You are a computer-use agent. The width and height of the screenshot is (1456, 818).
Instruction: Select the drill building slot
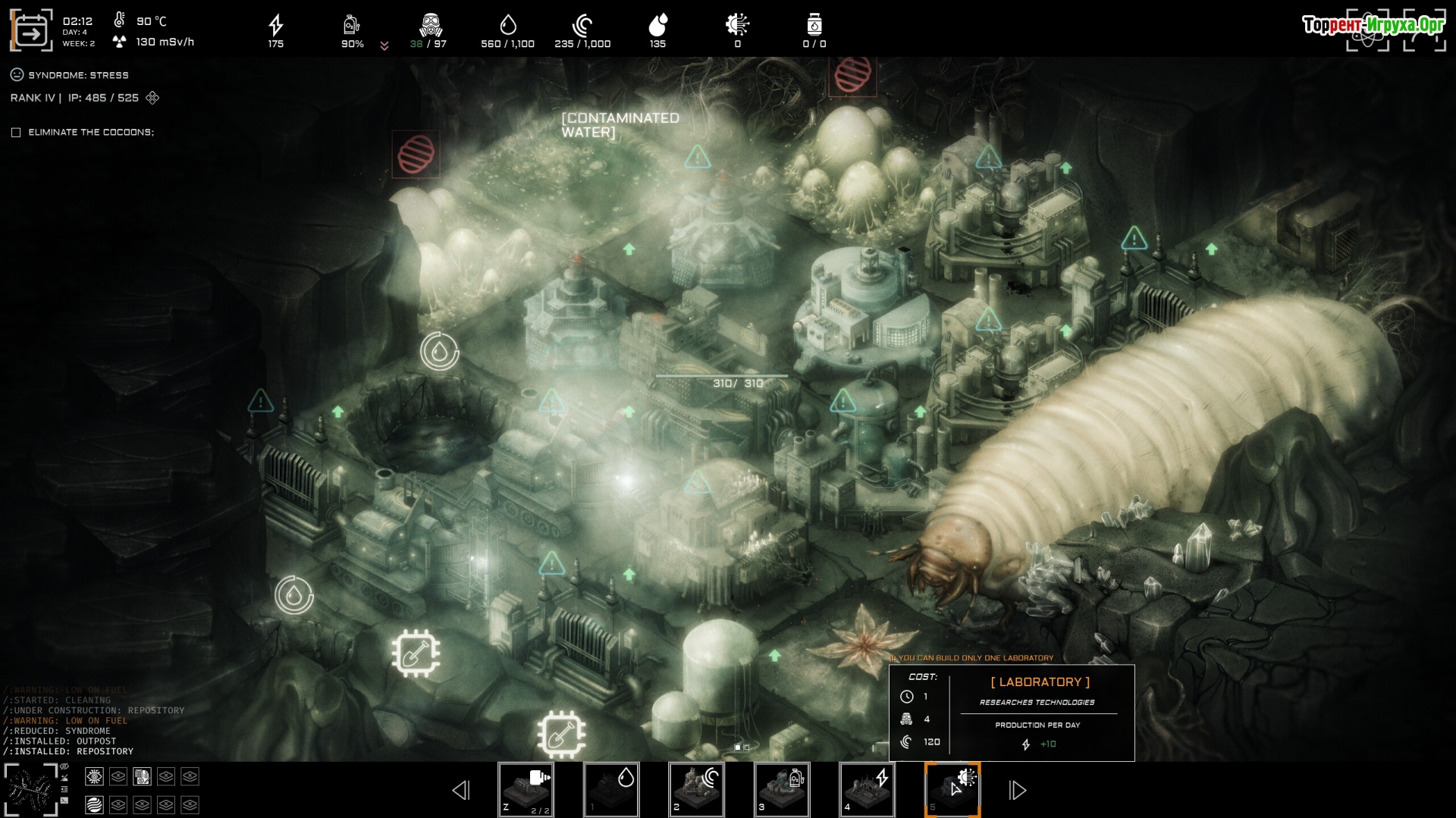(526, 790)
